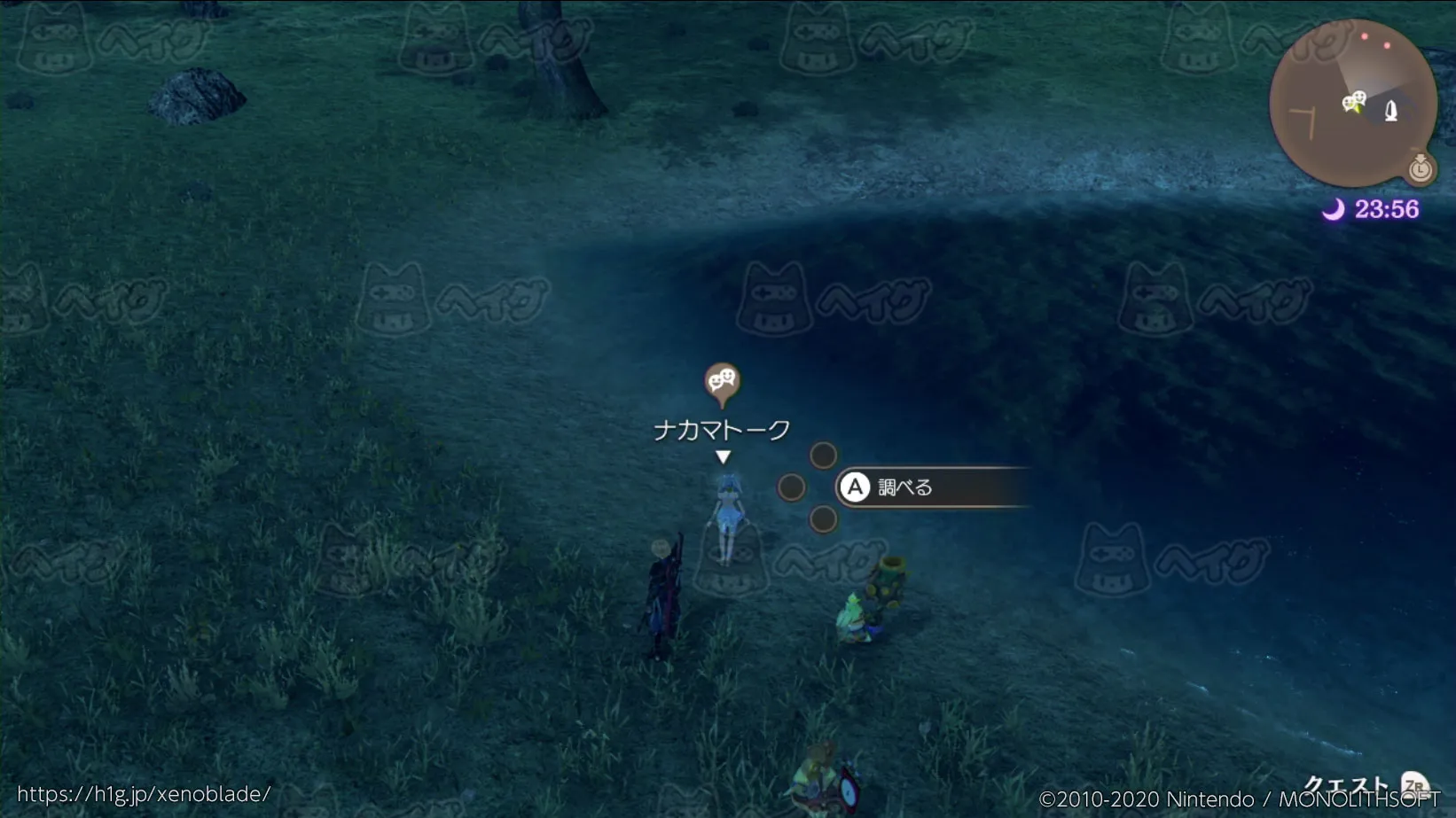1456x818 pixels.
Task: Select the heart-to-heart icon on minimap
Action: (x=1353, y=102)
